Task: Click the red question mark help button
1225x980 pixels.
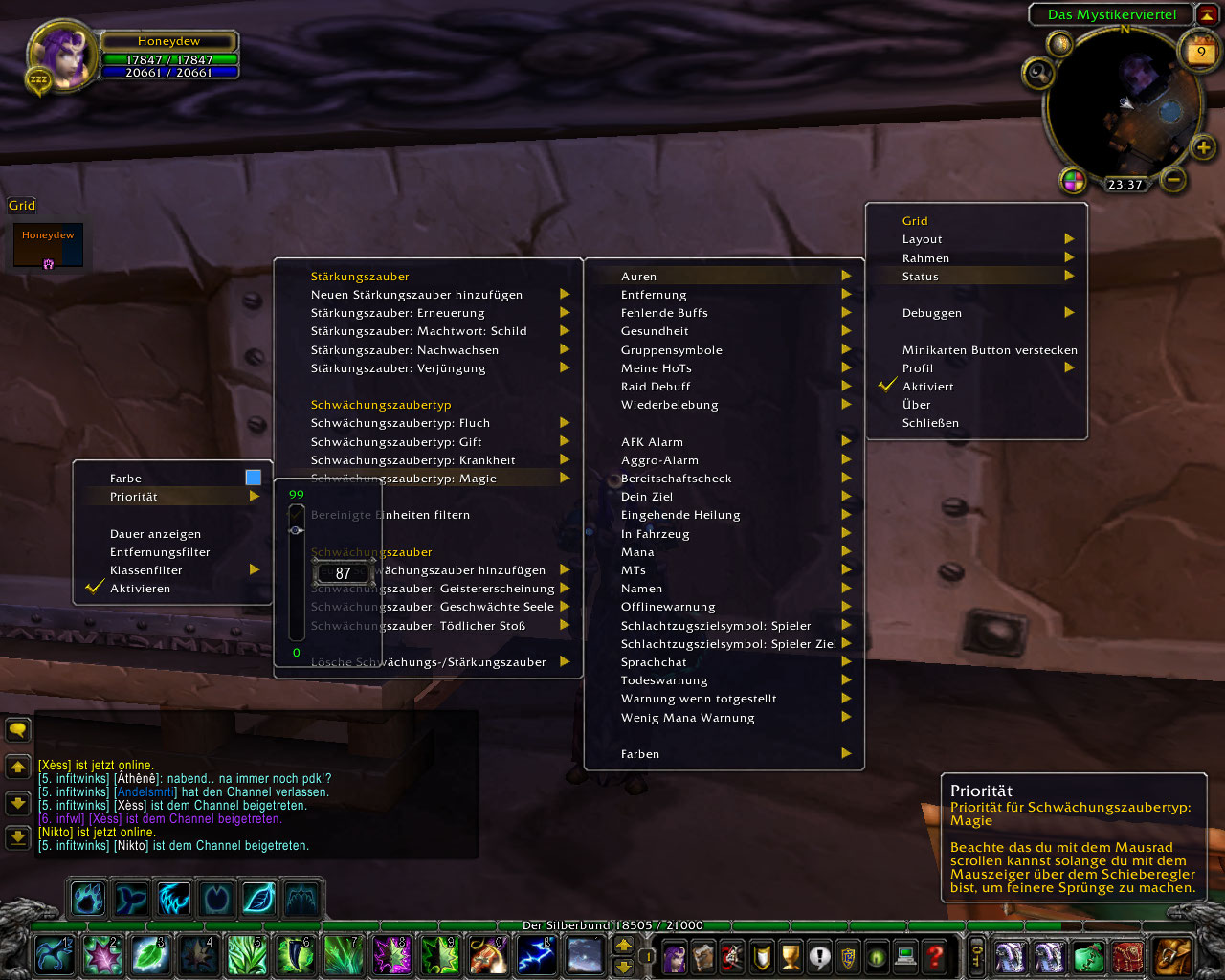Action: pyautogui.click(x=934, y=955)
